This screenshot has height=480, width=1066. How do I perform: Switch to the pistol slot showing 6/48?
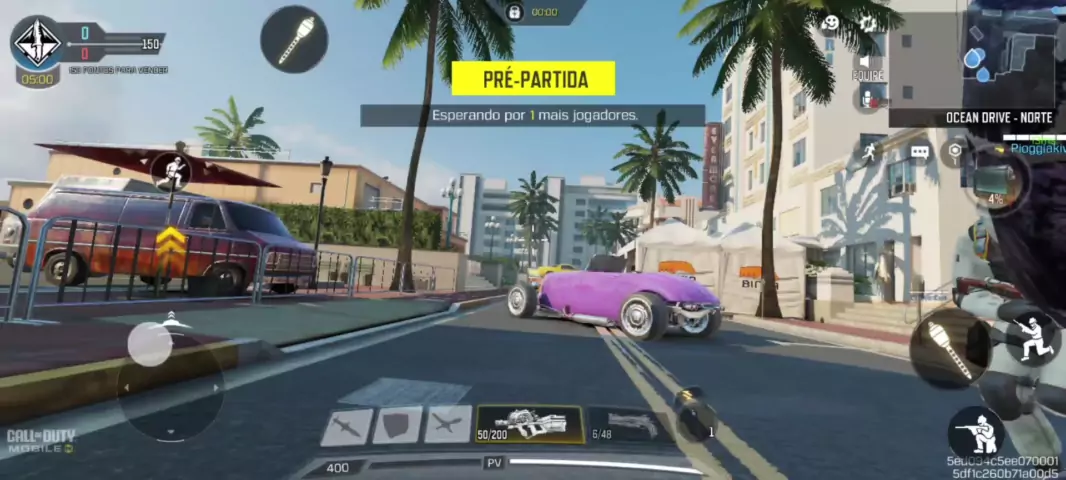point(624,423)
